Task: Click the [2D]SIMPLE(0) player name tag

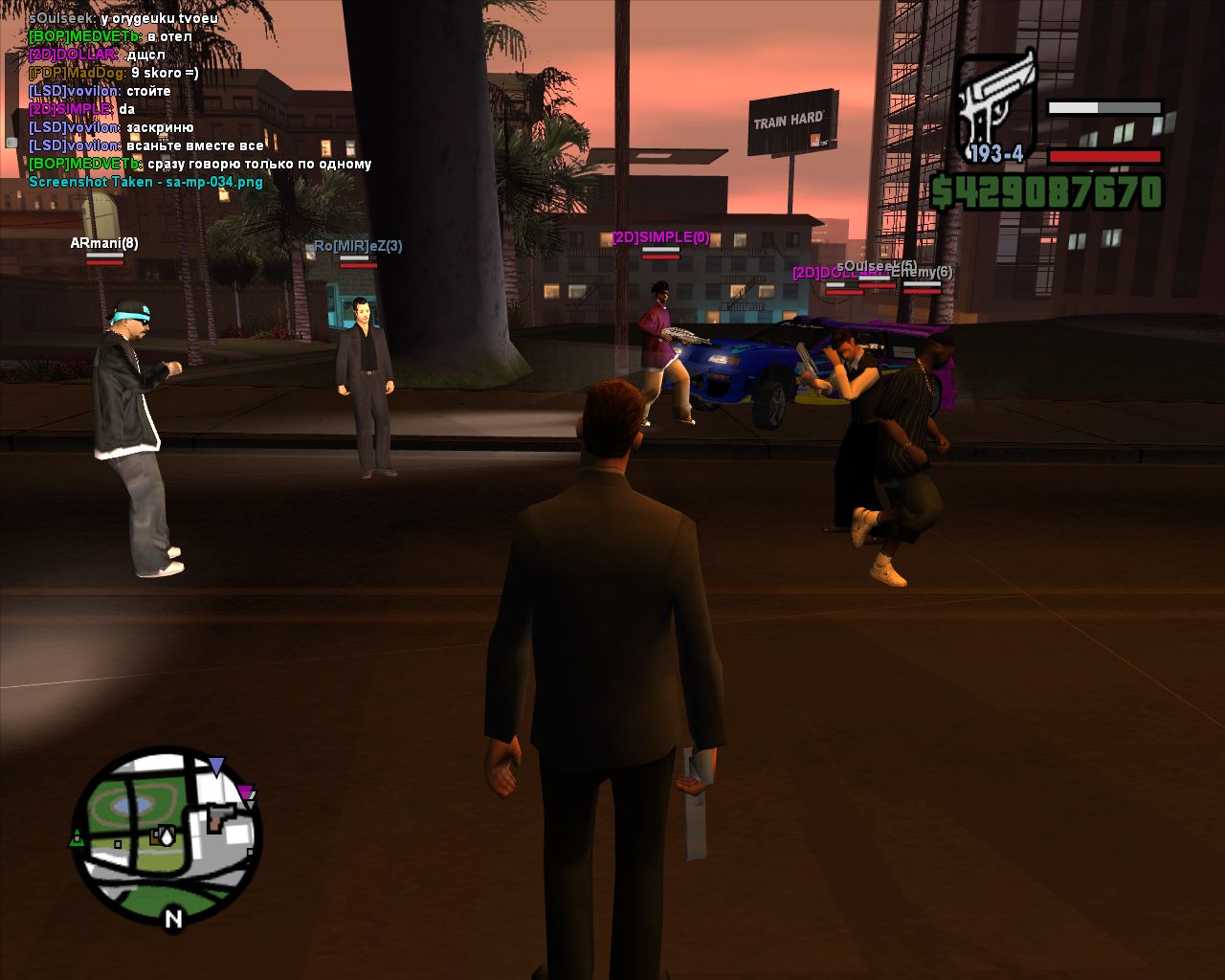Action: click(x=660, y=237)
